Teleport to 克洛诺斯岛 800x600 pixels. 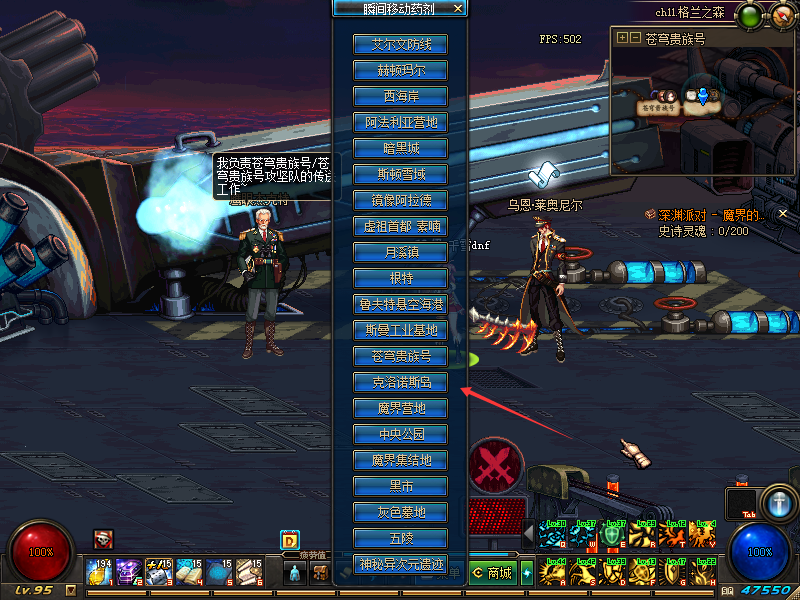(400, 382)
